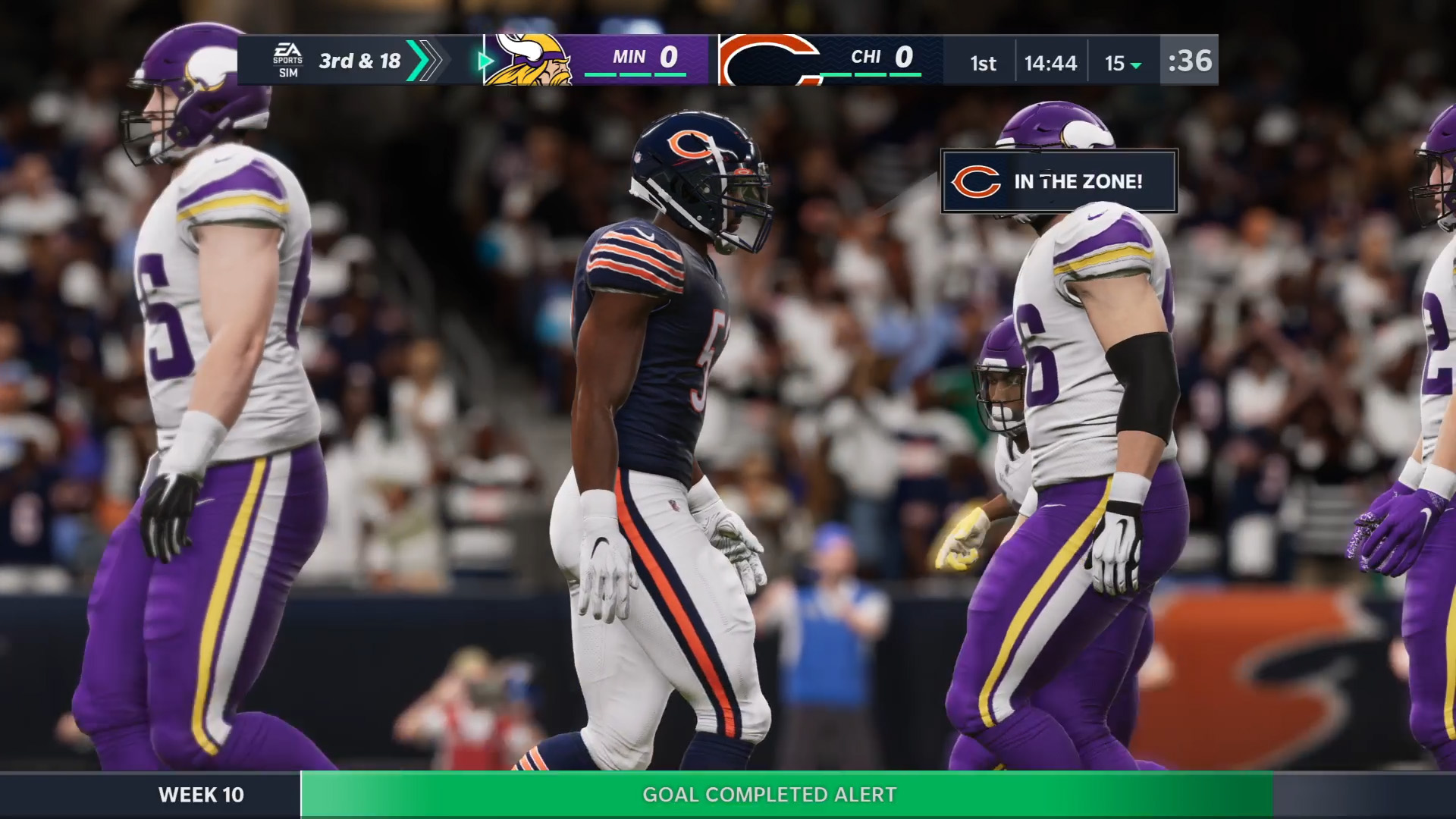Click the Week 10 ticker label
This screenshot has width=1456, height=819.
point(201,794)
